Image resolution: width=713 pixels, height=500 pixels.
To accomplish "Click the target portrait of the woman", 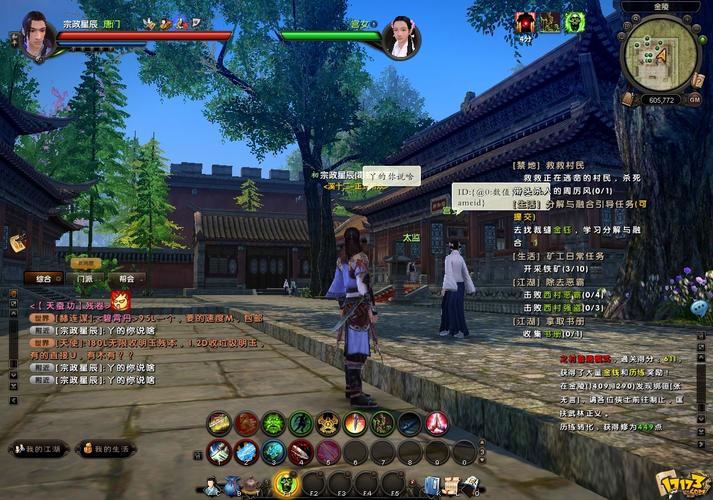I will (x=400, y=37).
